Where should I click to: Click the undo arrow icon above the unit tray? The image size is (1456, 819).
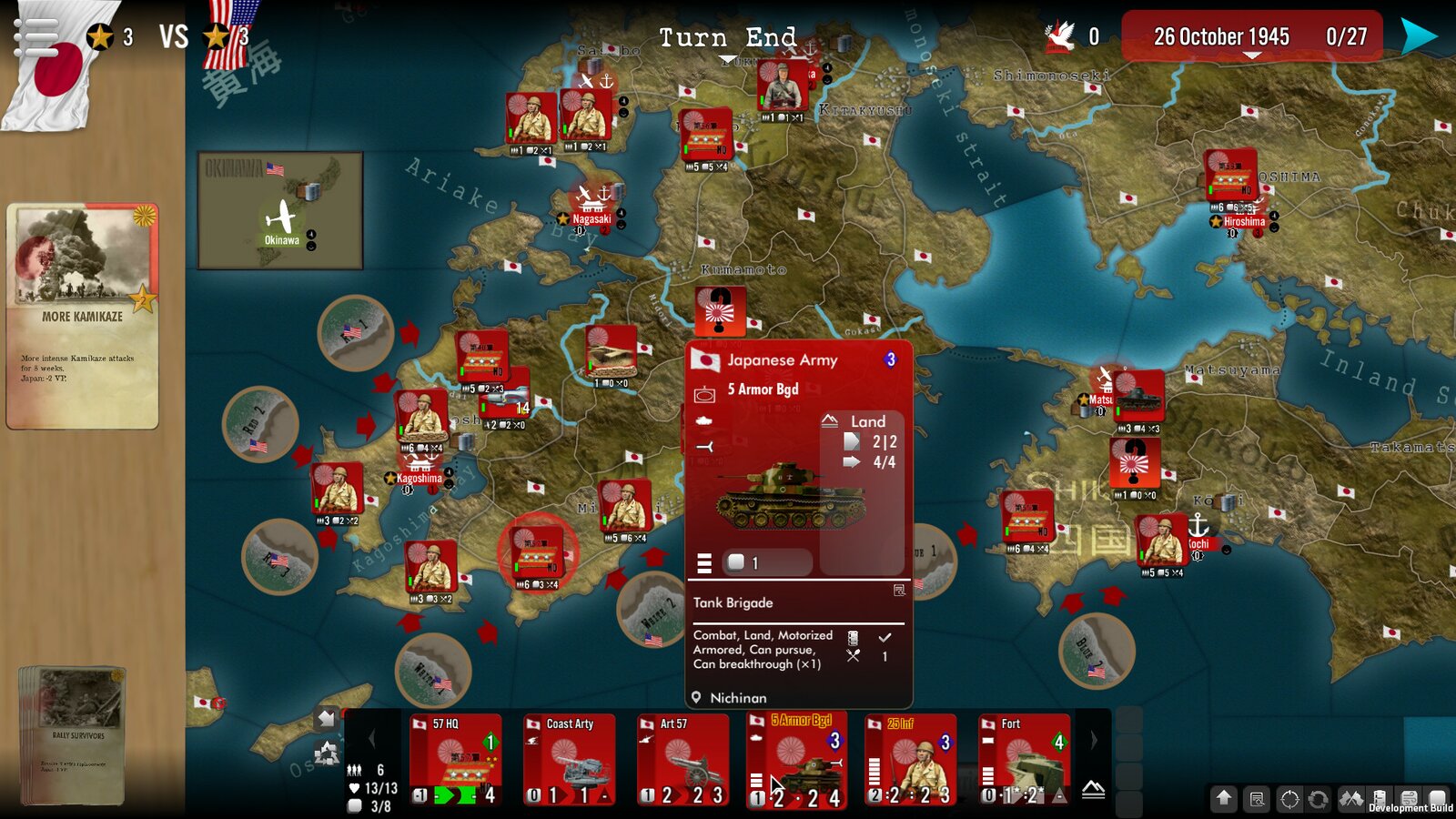point(325,718)
